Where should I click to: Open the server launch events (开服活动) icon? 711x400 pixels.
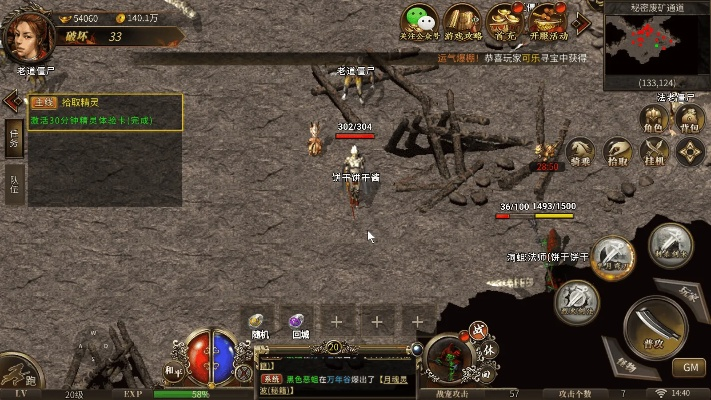point(549,22)
